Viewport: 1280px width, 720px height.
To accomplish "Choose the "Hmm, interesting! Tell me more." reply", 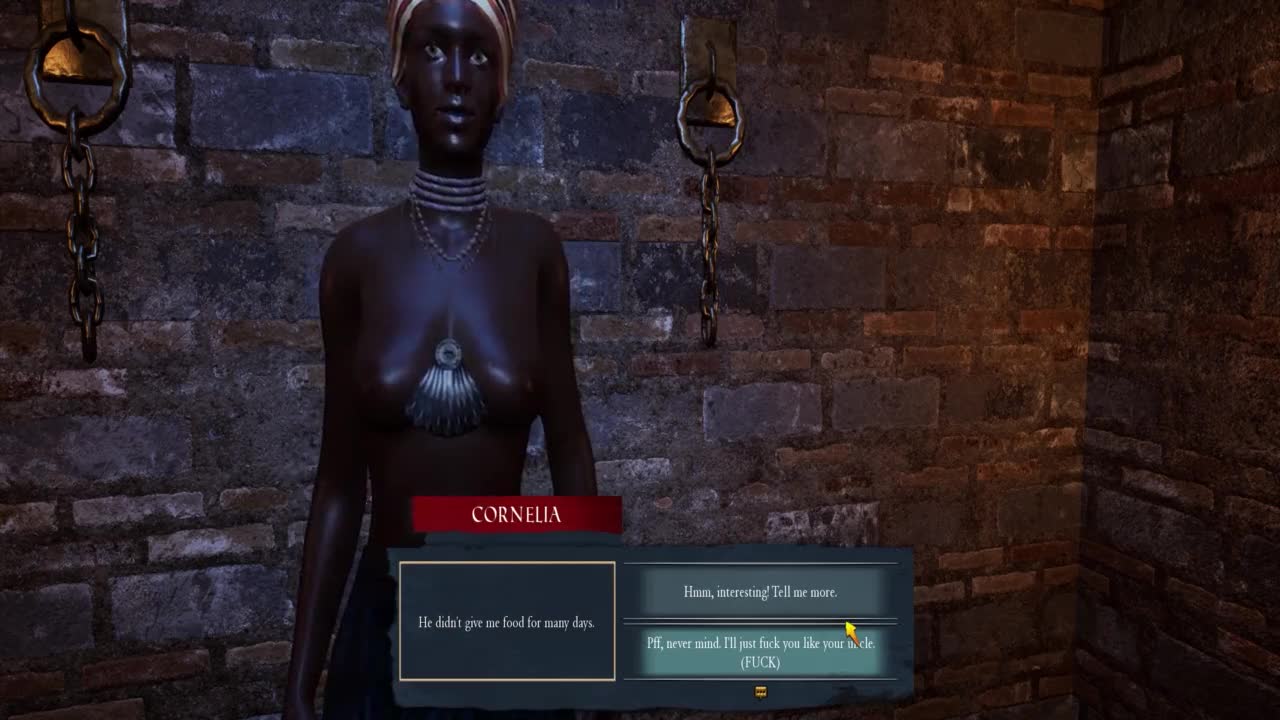I will 760,592.
